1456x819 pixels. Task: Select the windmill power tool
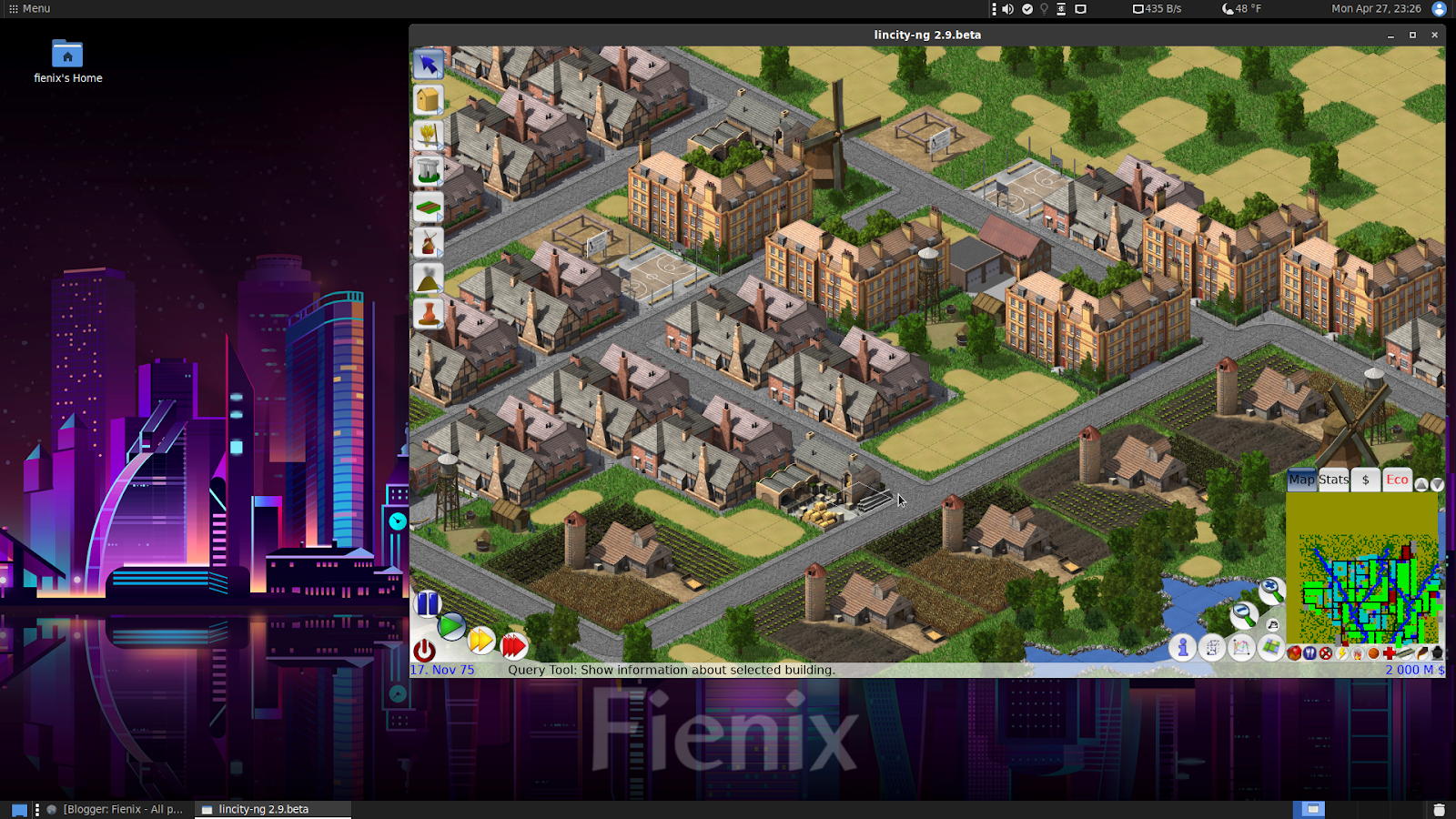pos(428,241)
